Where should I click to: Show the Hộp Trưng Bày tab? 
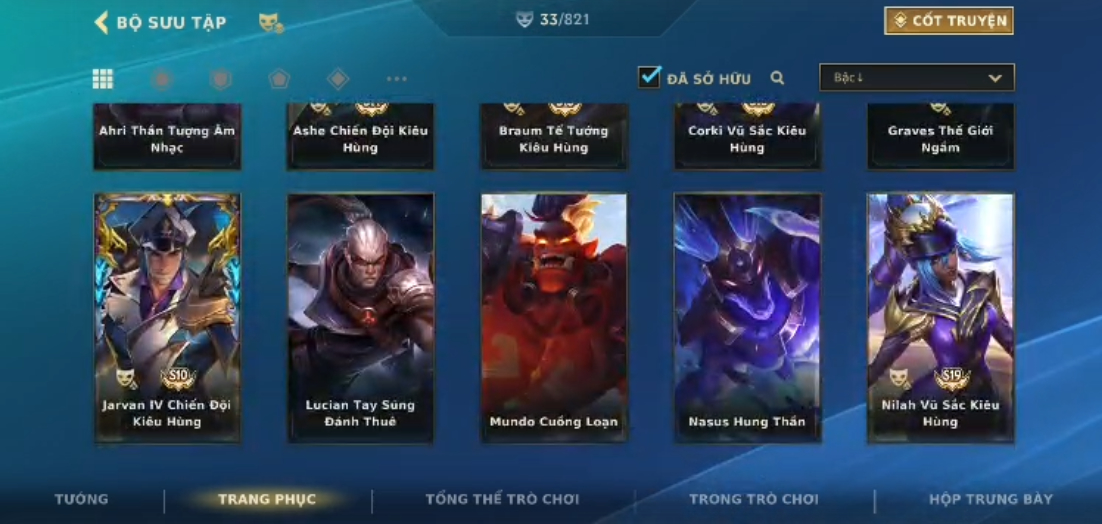pyautogui.click(x=990, y=499)
